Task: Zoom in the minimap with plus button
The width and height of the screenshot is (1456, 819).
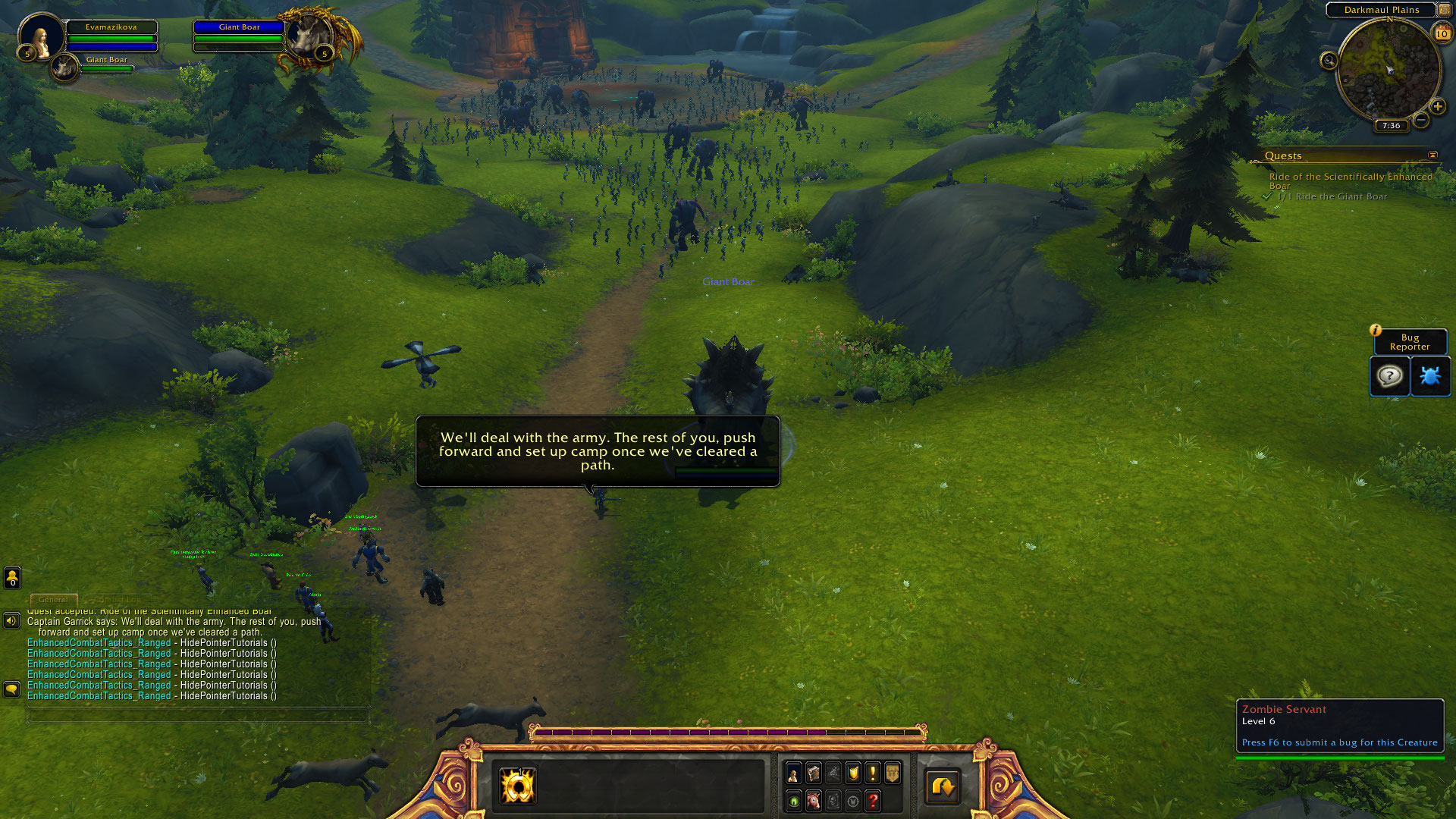Action: point(1437,107)
